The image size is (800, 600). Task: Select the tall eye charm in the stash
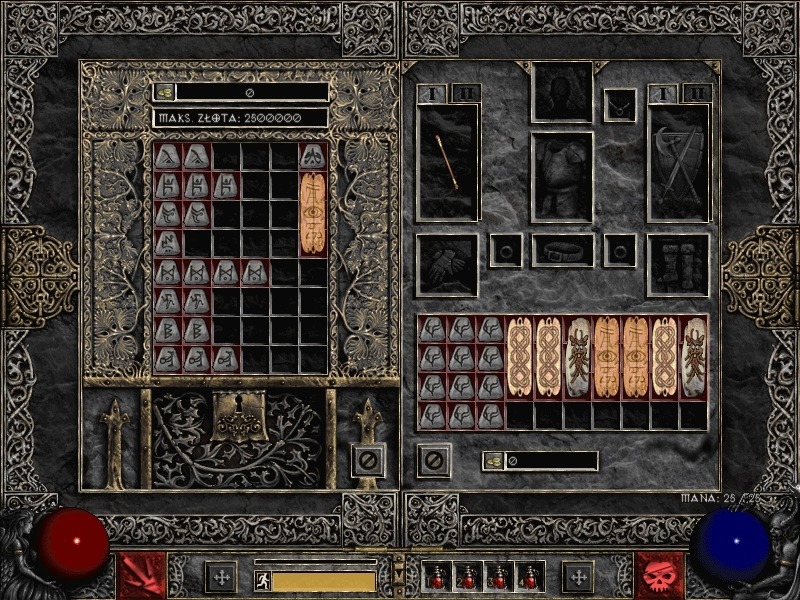[x=313, y=213]
